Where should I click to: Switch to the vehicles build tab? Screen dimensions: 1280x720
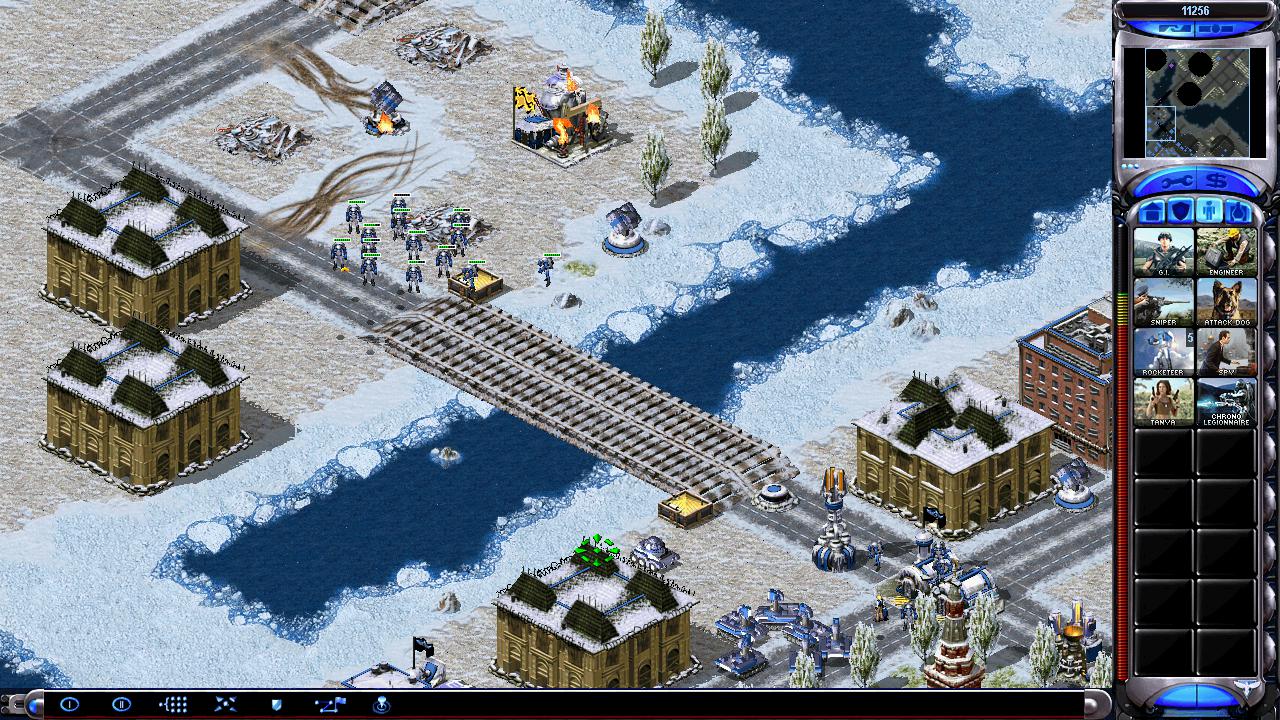[x=1238, y=212]
